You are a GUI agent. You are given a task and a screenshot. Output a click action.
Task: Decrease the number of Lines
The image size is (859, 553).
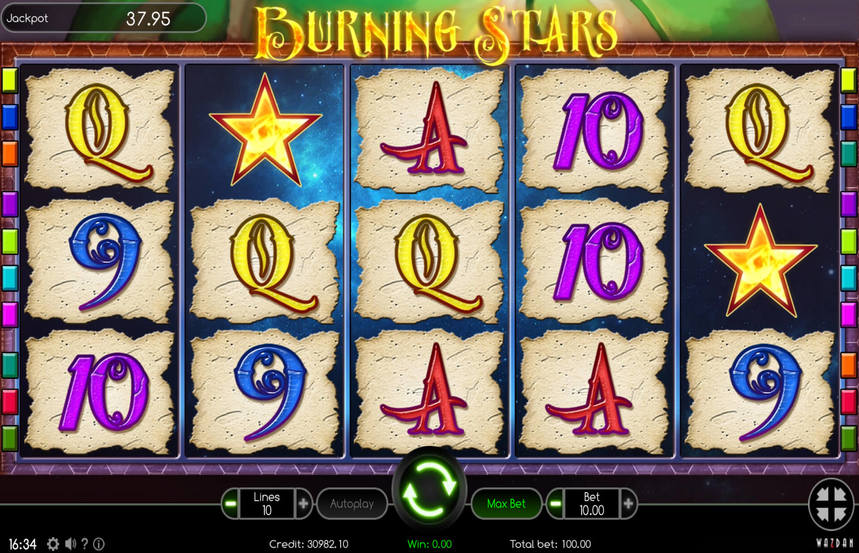(231, 503)
